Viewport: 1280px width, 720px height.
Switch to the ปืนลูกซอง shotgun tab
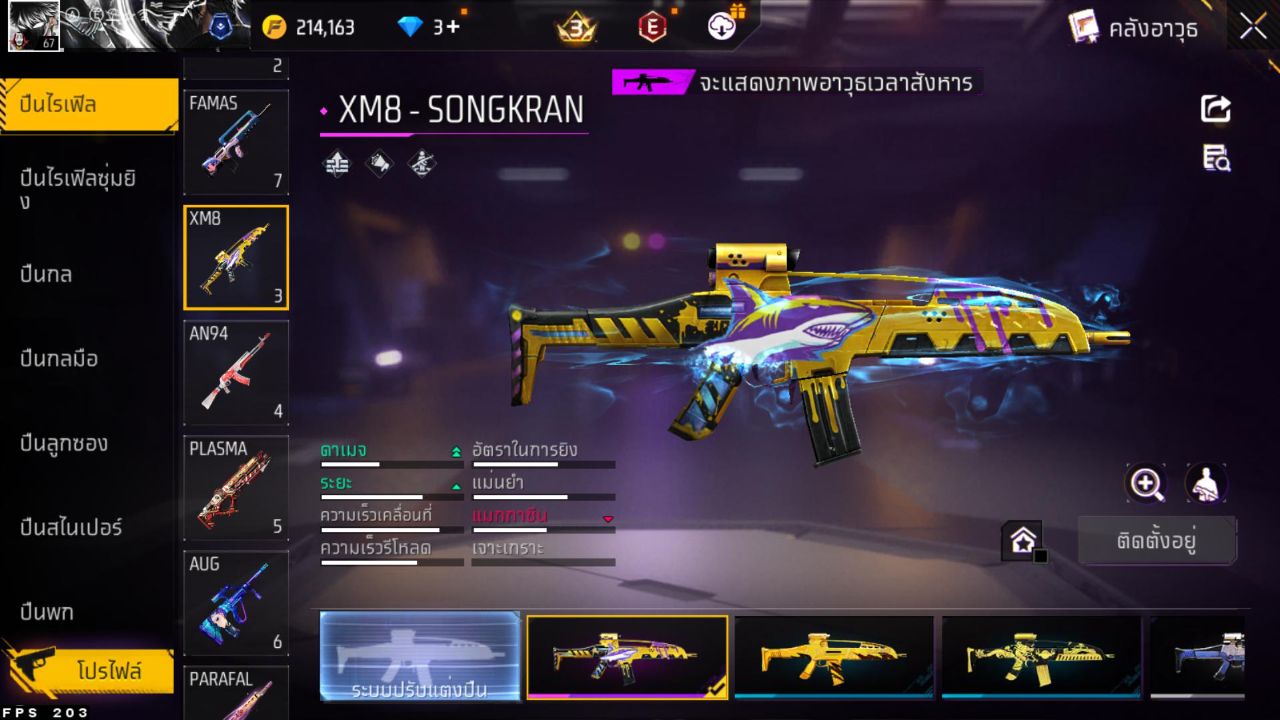pyautogui.click(x=61, y=443)
